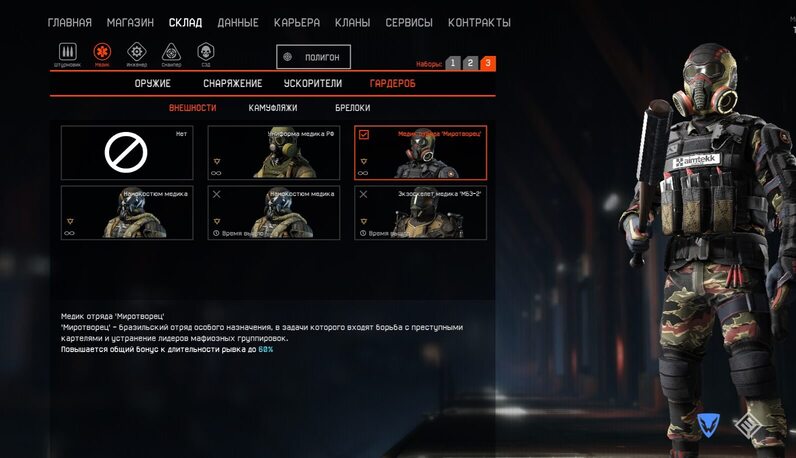This screenshot has height=458, width=796.
Task: Switch to the Карьера menu
Action: (x=297, y=22)
